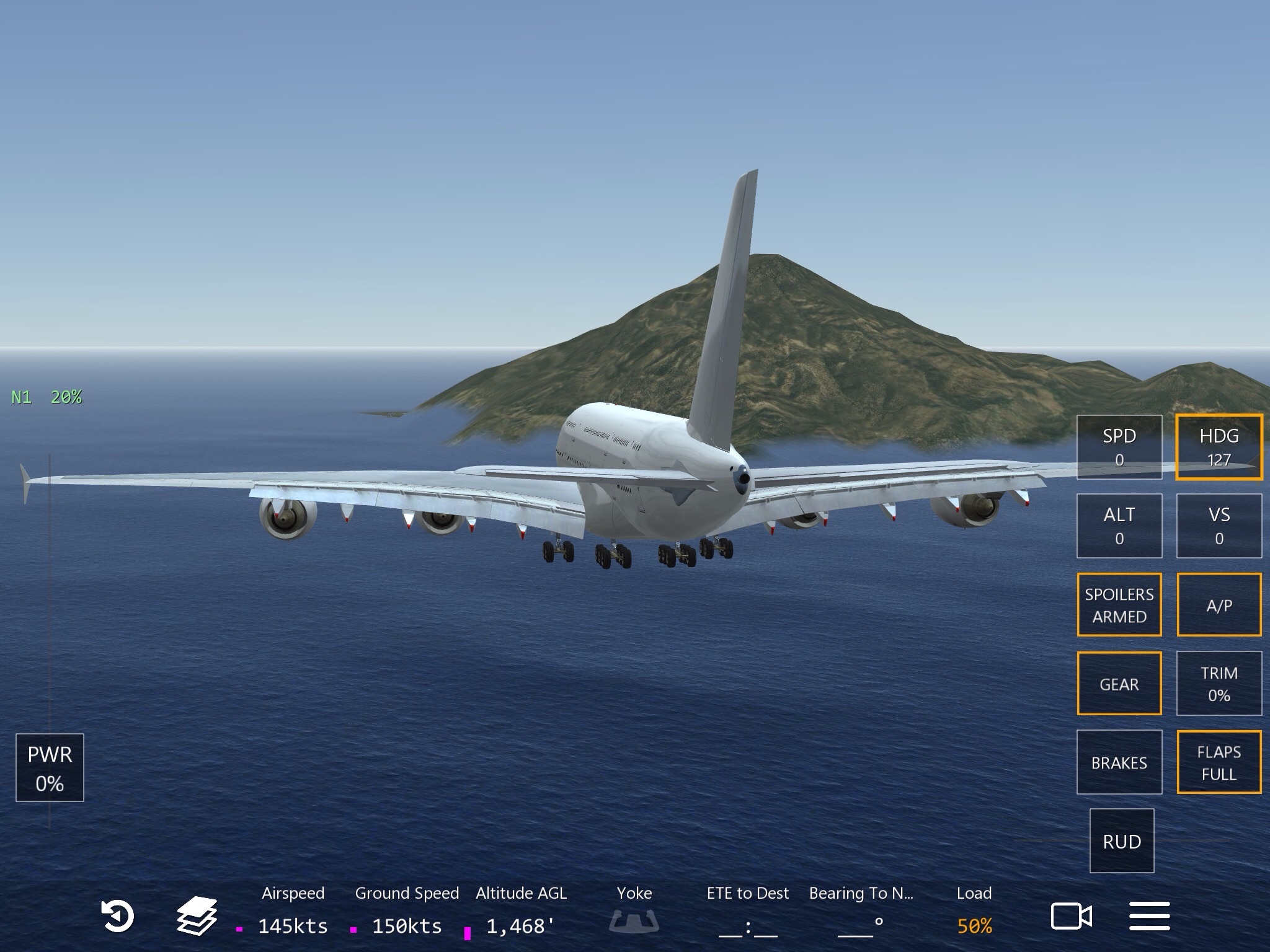Toggle the SPD autopilot speed button
The height and width of the screenshot is (952, 1270).
pyautogui.click(x=1119, y=447)
